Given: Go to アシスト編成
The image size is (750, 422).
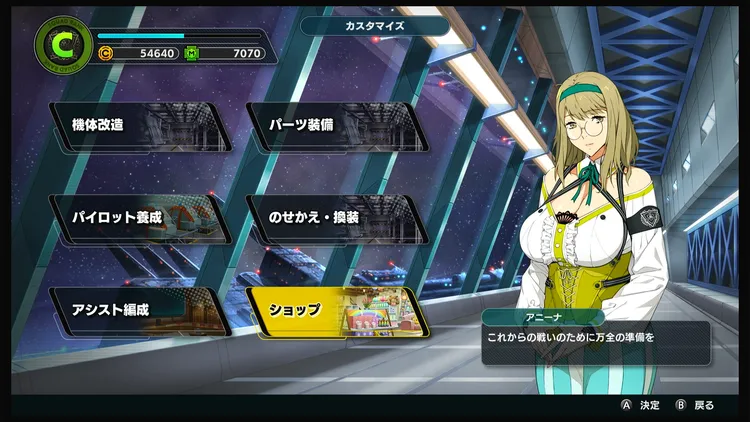Looking at the screenshot, I should coord(140,310).
